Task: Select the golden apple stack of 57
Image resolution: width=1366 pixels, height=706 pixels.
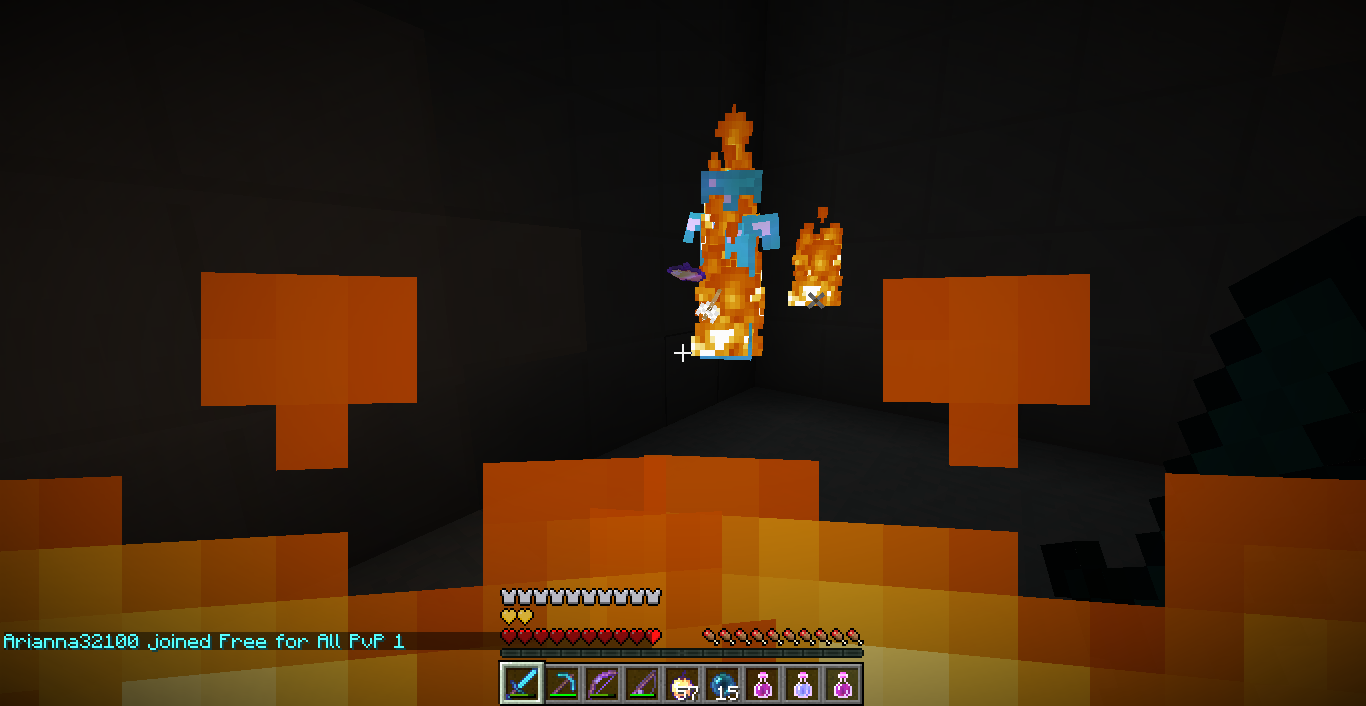Action: [x=682, y=684]
